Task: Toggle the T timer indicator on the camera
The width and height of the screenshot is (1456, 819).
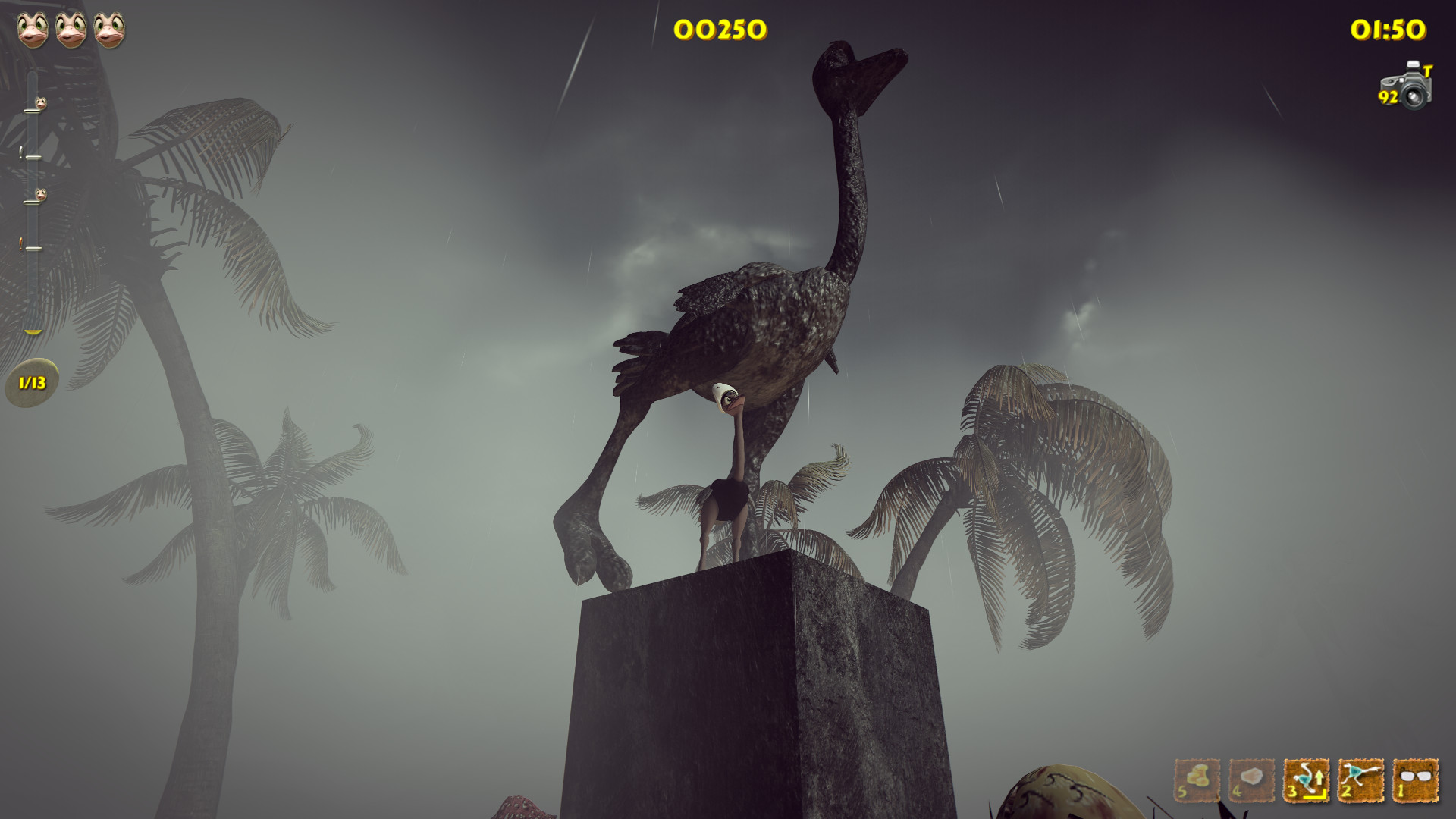Action: tap(1428, 71)
